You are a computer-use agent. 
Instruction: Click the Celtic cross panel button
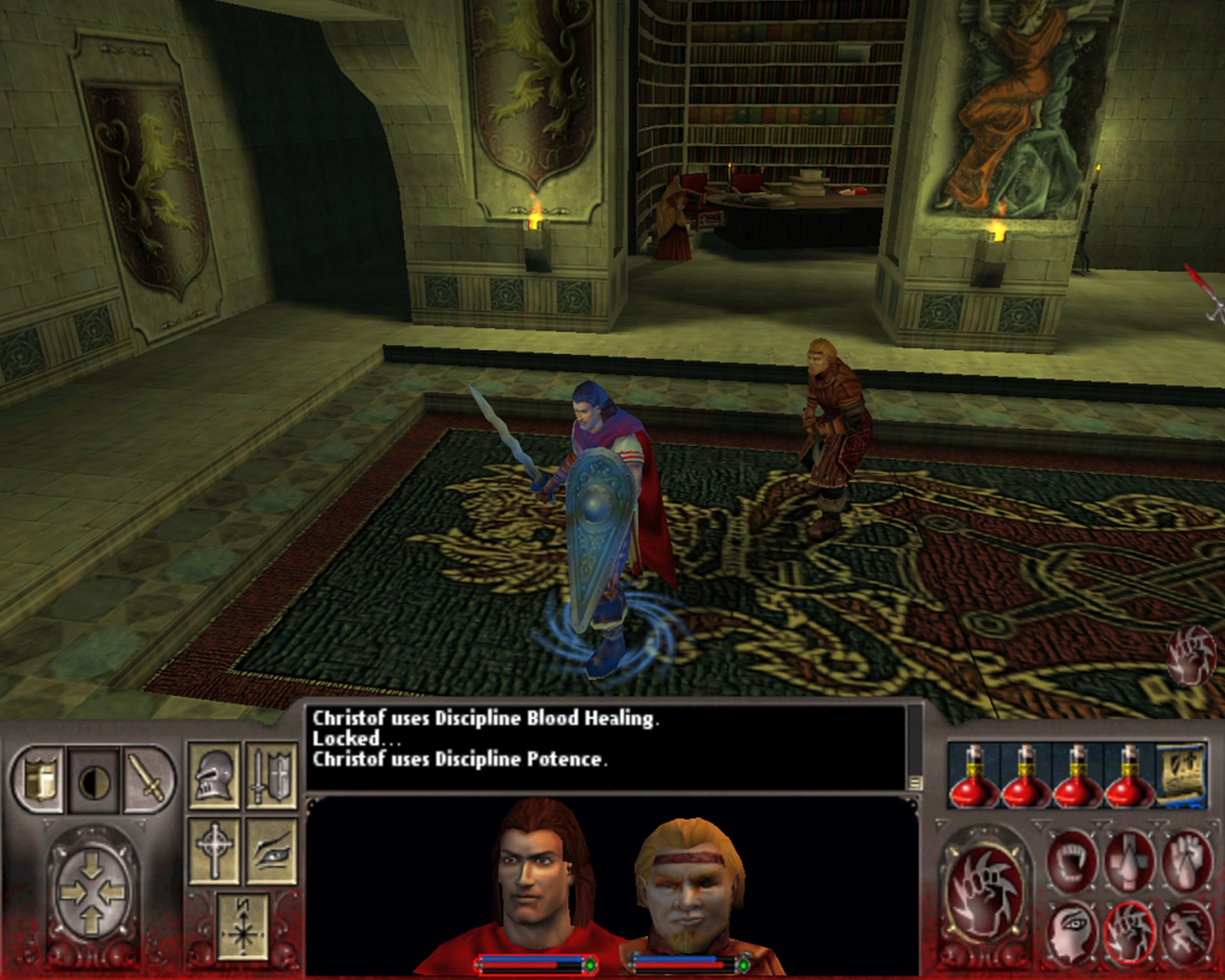[214, 850]
